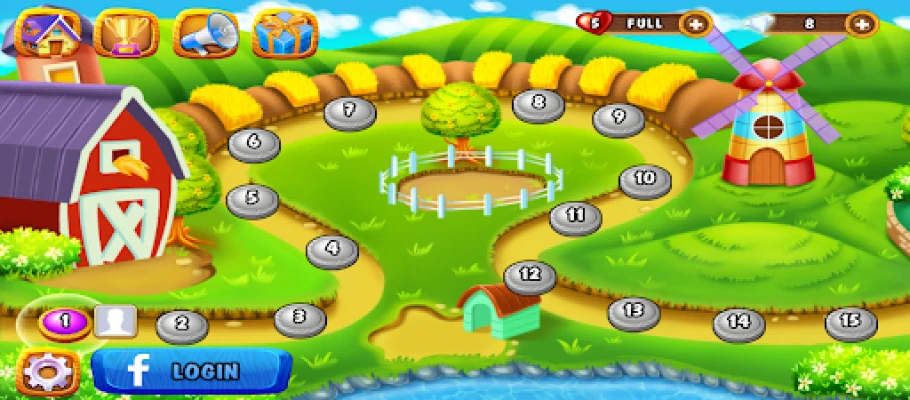
Task: Select level 3 stone node
Action: tap(300, 318)
